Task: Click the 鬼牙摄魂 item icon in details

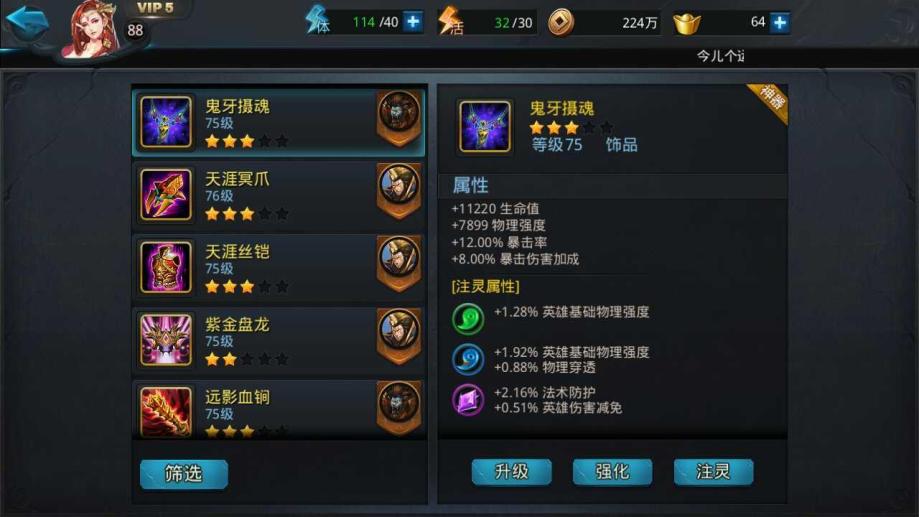Action: point(484,126)
